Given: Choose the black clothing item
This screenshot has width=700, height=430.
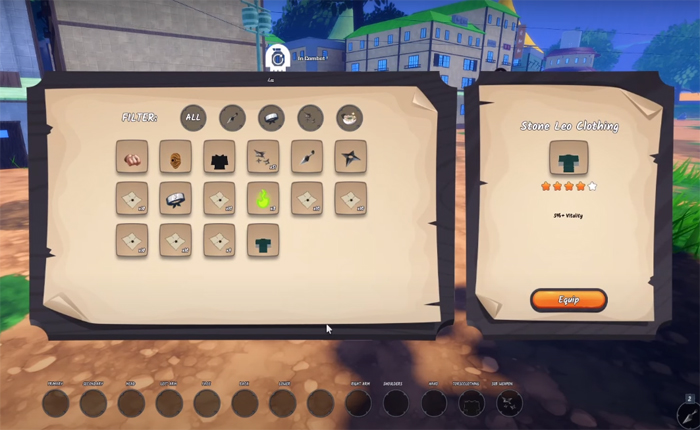Looking at the screenshot, I should click(x=219, y=157).
